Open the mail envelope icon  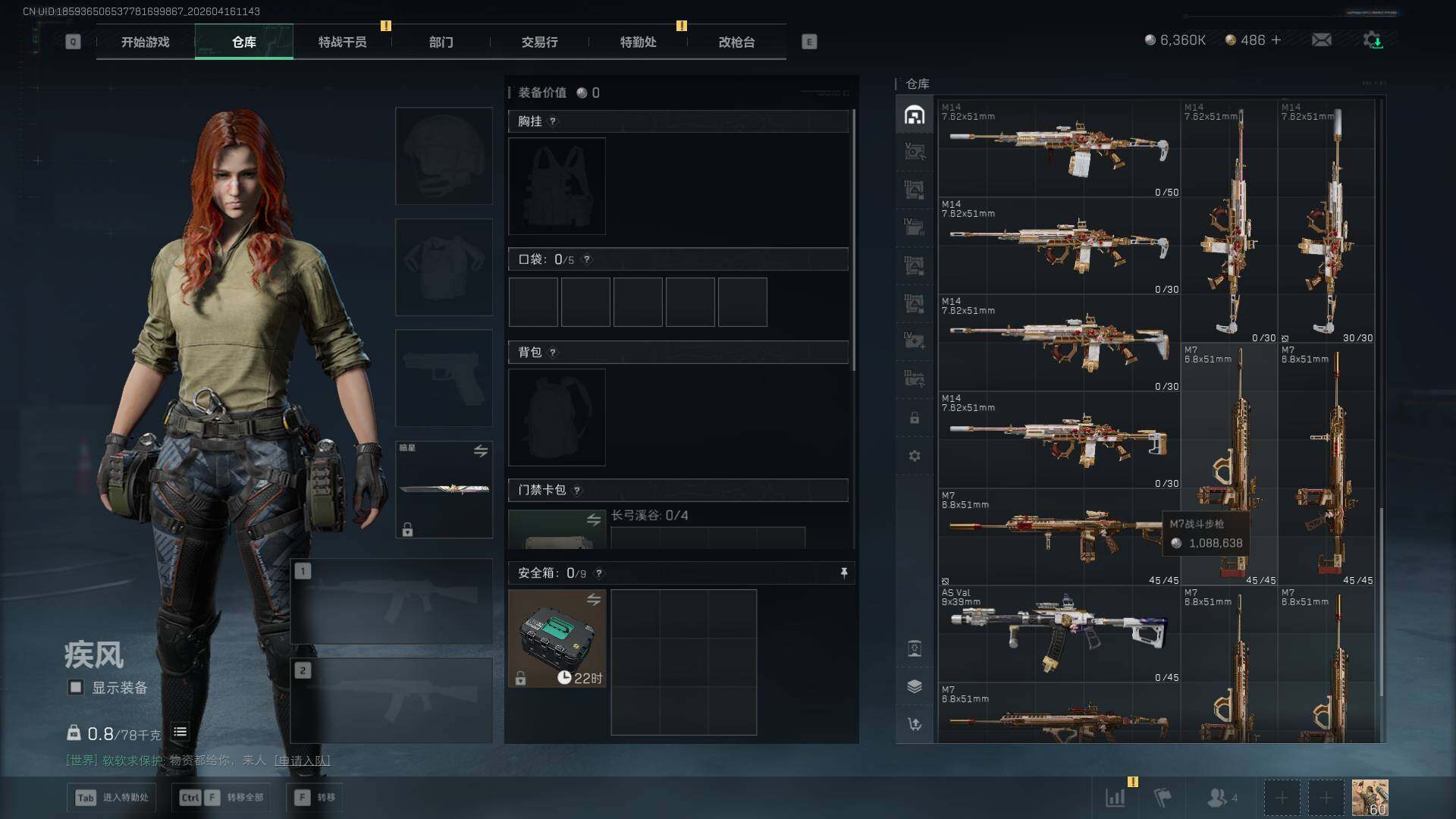click(1322, 40)
